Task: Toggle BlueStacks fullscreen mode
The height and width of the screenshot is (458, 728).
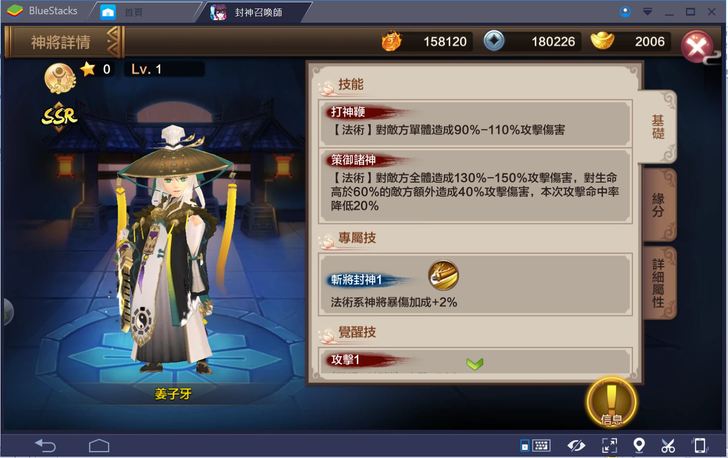Action: (608, 445)
